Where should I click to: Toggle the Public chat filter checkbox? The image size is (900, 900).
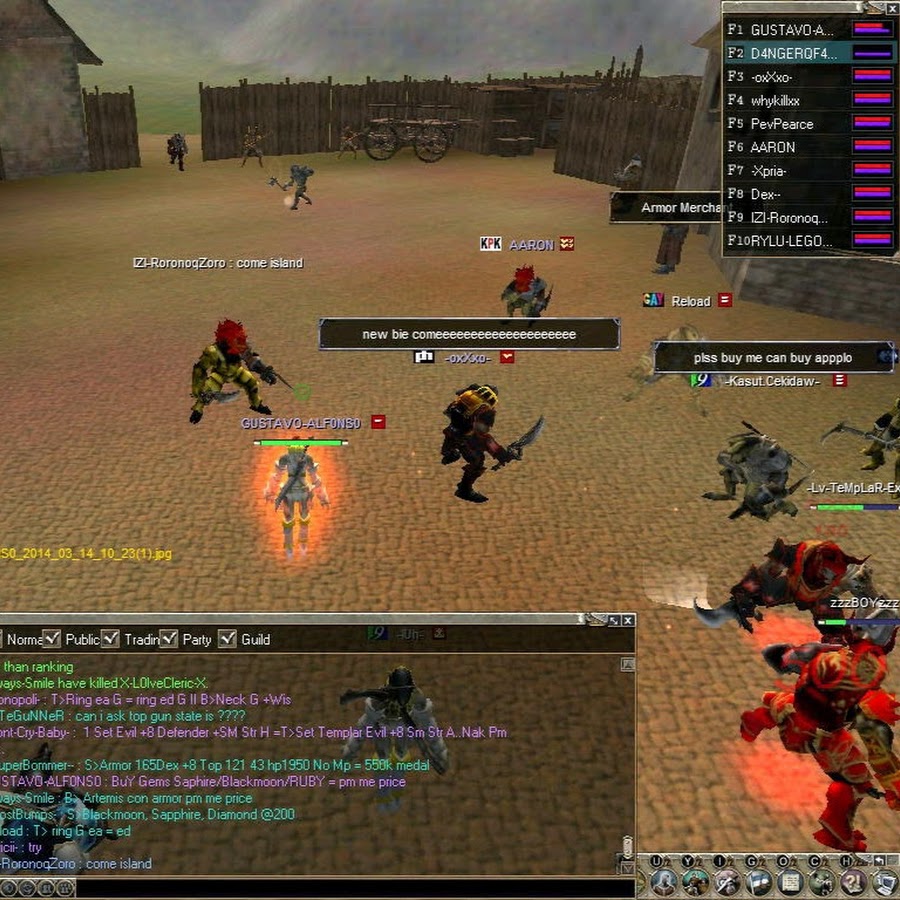[53, 638]
